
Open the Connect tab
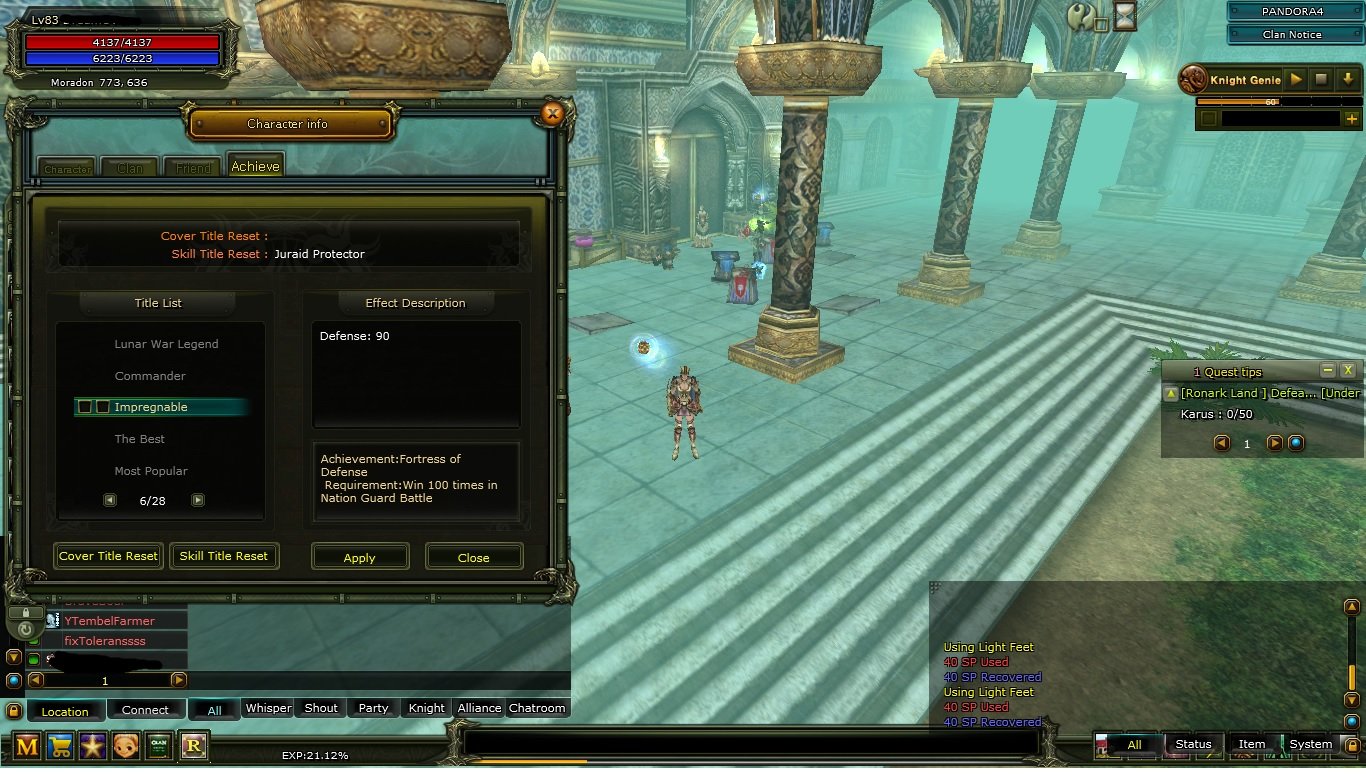pos(145,710)
